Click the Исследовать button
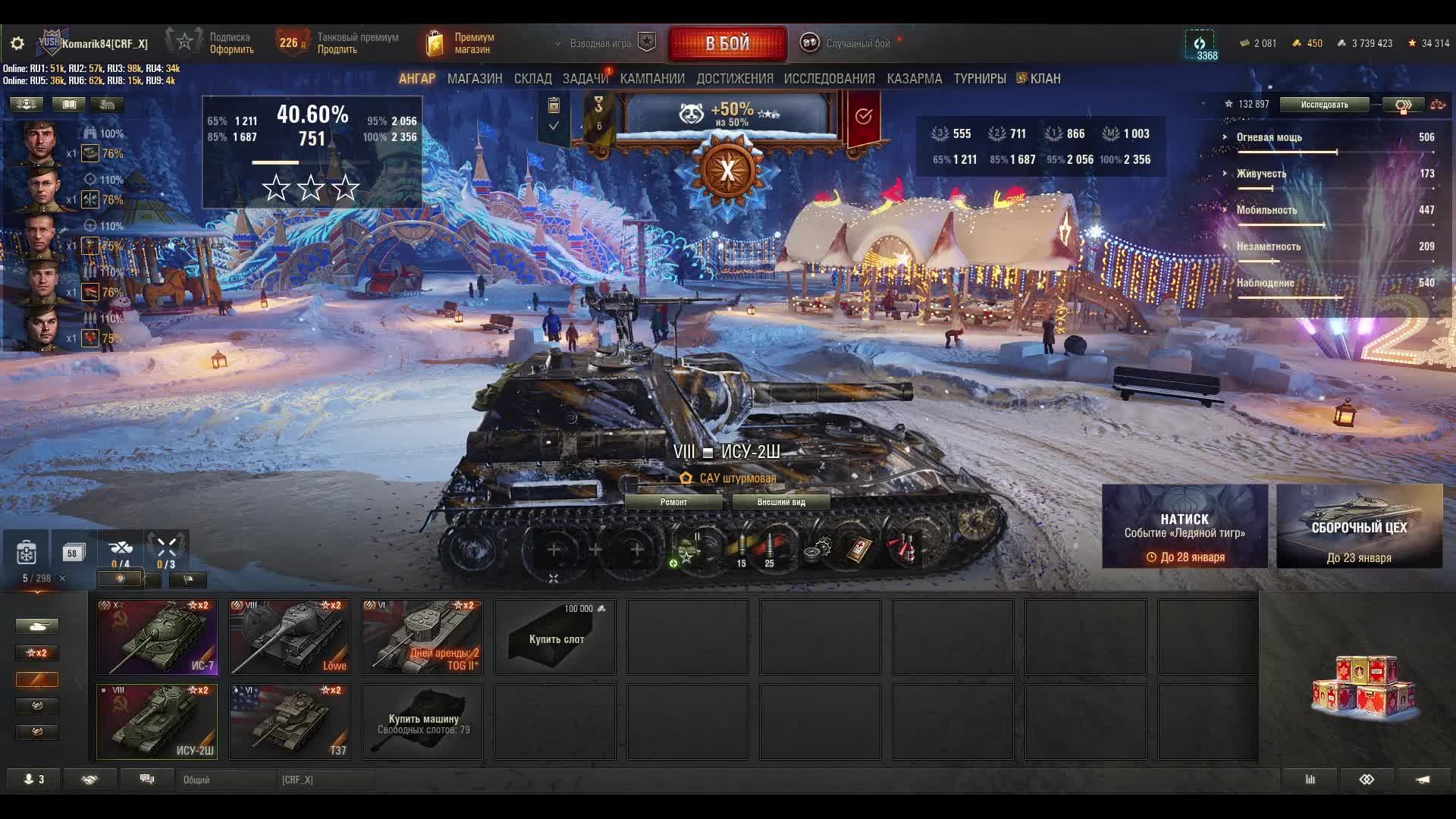Screen dimensions: 1456x819 1324,105
